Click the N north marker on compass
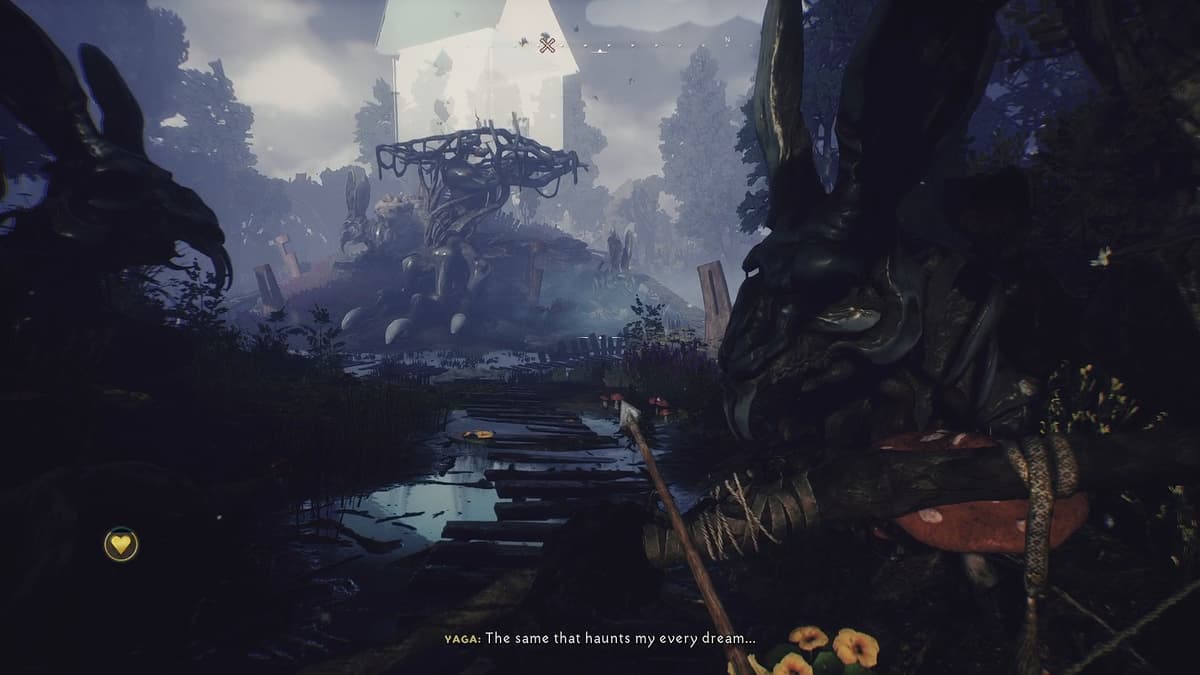This screenshot has width=1200, height=675. pos(729,40)
